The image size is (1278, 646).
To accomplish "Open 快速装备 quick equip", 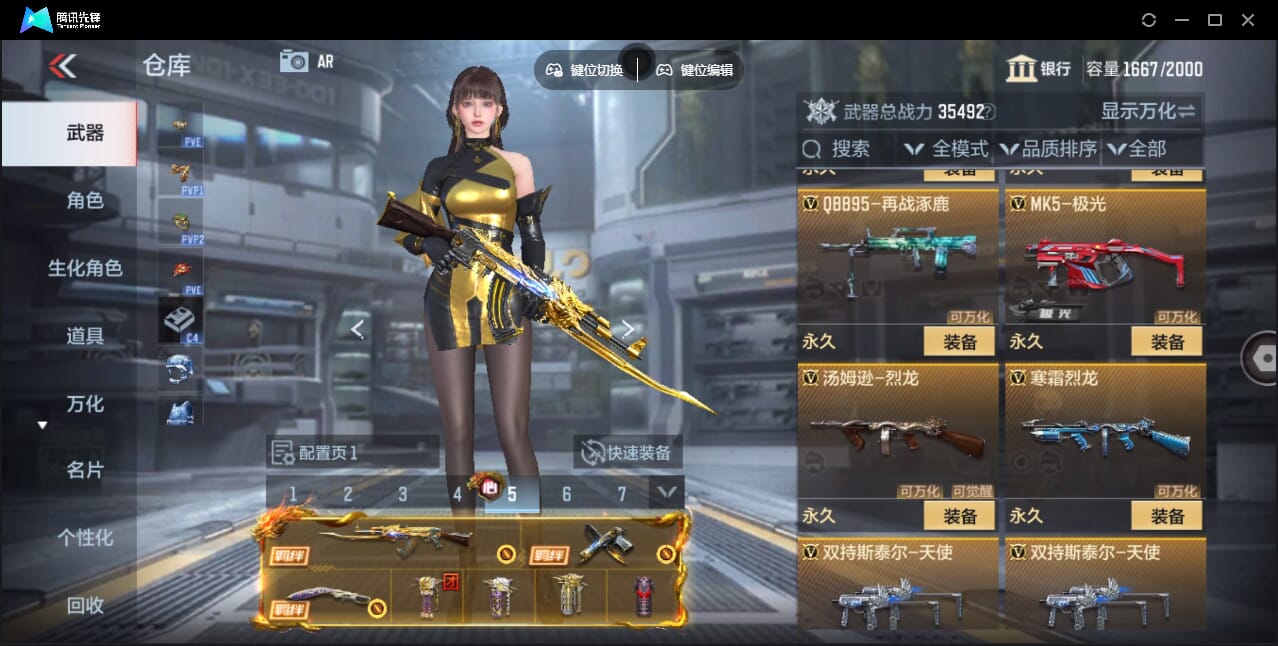I will [x=627, y=452].
